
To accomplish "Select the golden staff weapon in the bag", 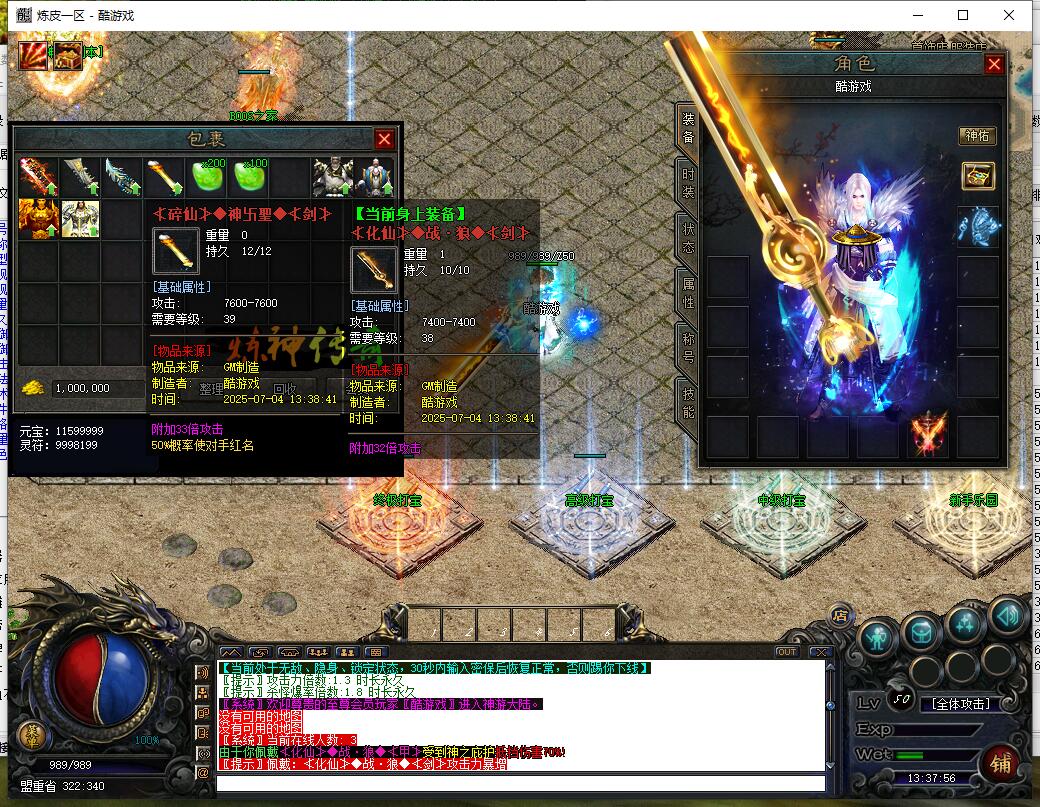I will 164,178.
